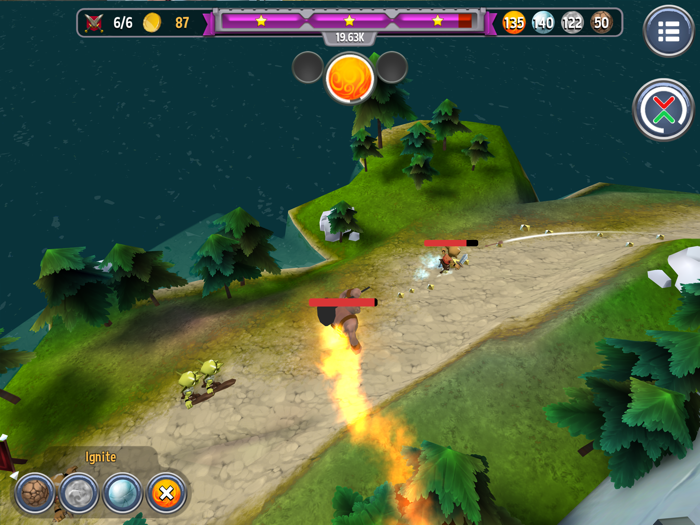The height and width of the screenshot is (525, 700).
Task: Cancel the Ignite fire spell
Action: coord(166,493)
